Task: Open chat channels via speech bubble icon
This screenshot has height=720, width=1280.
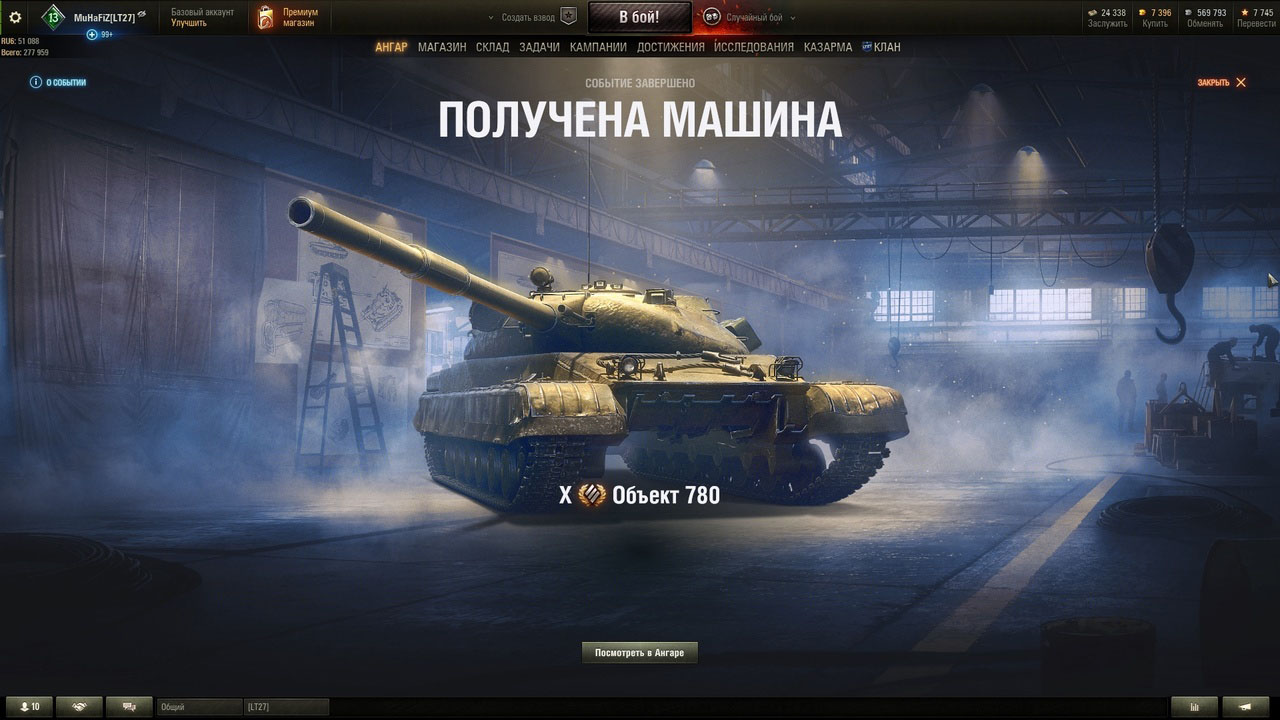Action: [x=129, y=706]
